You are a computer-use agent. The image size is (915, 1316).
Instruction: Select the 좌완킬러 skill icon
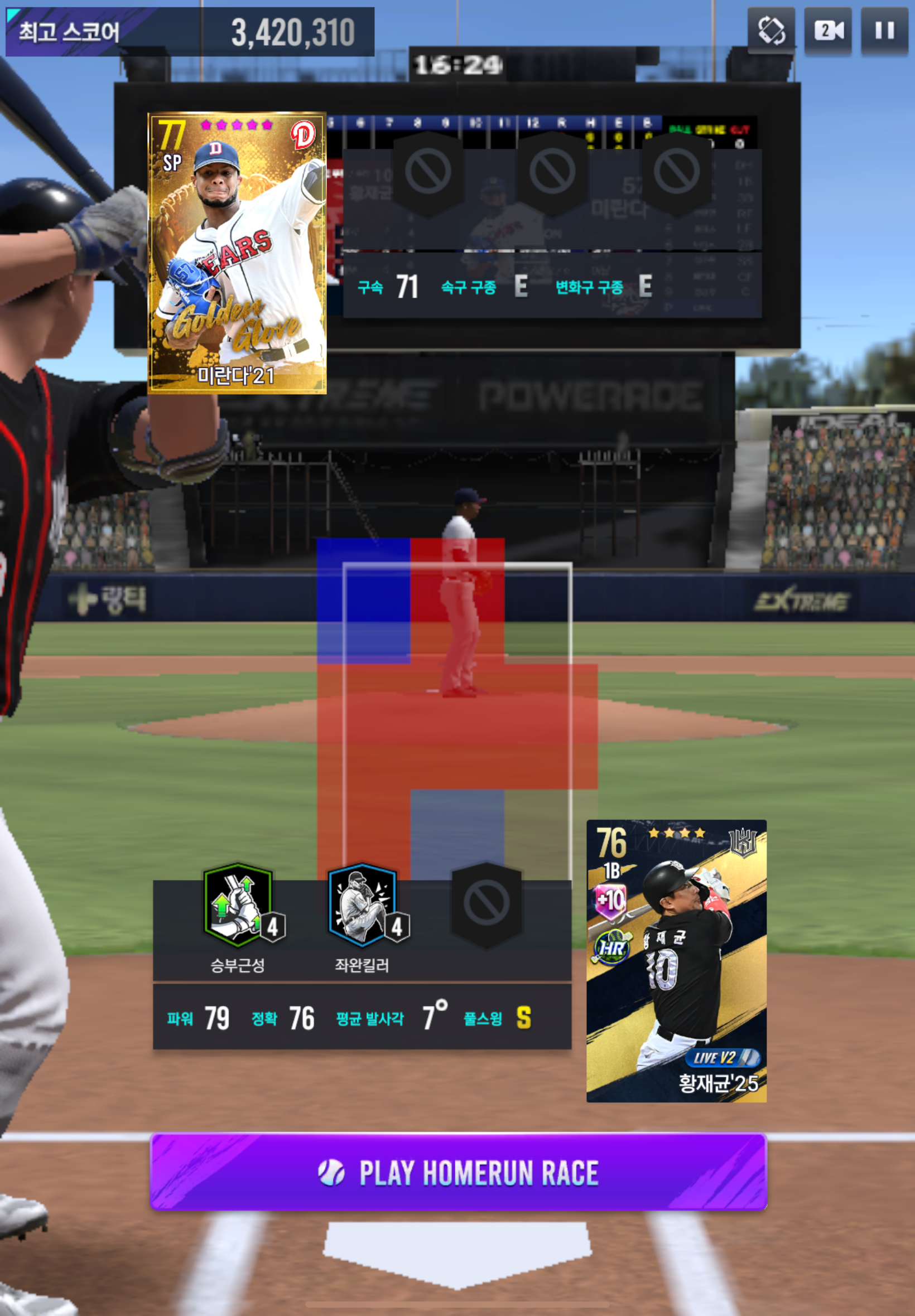362,905
